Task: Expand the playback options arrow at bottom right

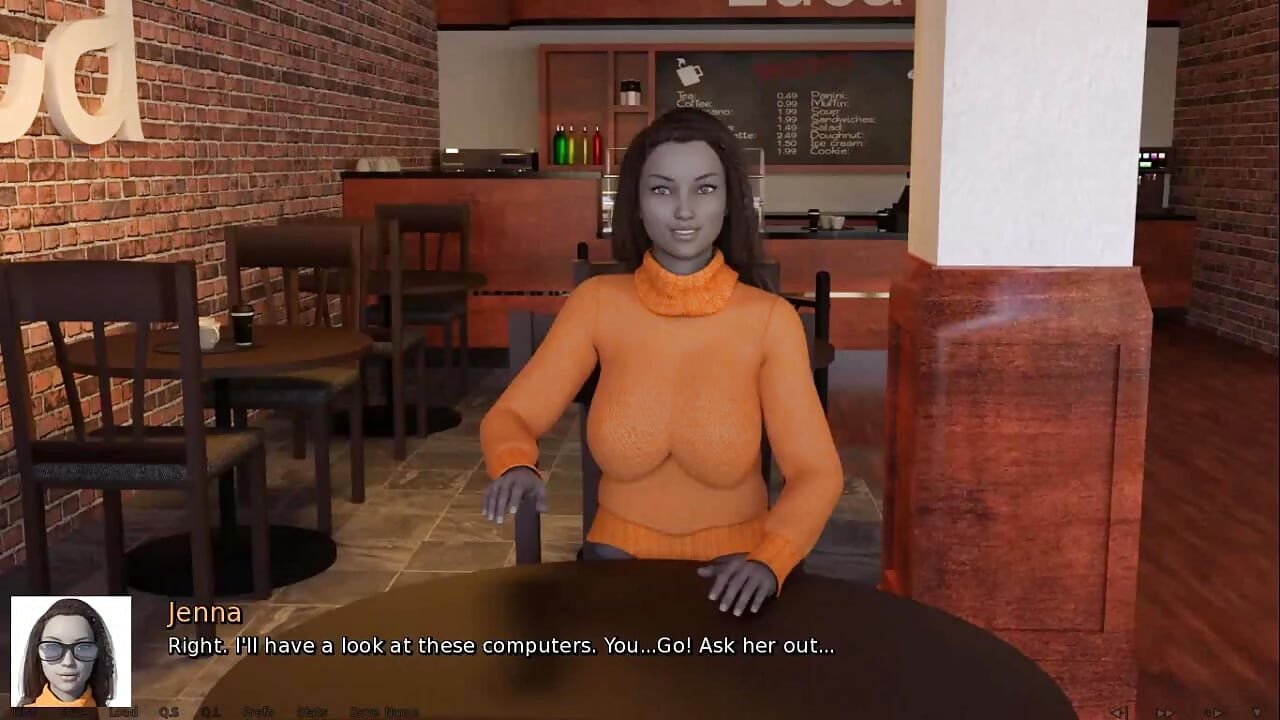Action: (1256, 712)
